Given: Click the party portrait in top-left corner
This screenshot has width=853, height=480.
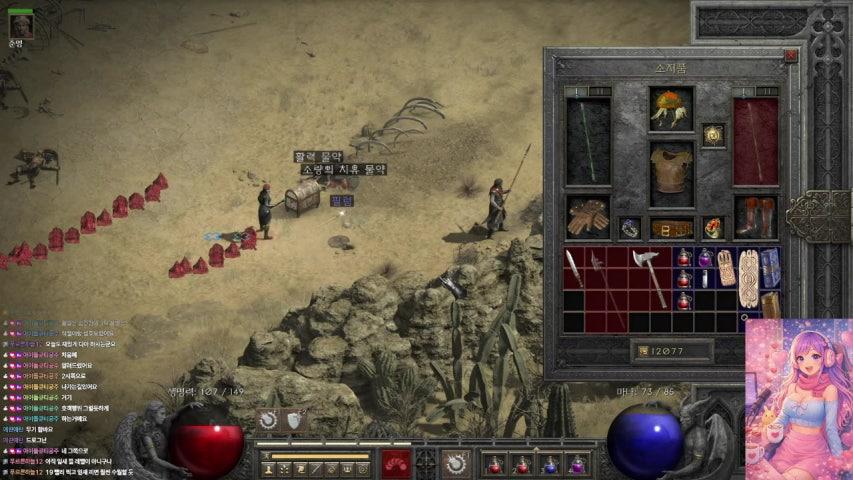Looking at the screenshot, I should click(20, 25).
